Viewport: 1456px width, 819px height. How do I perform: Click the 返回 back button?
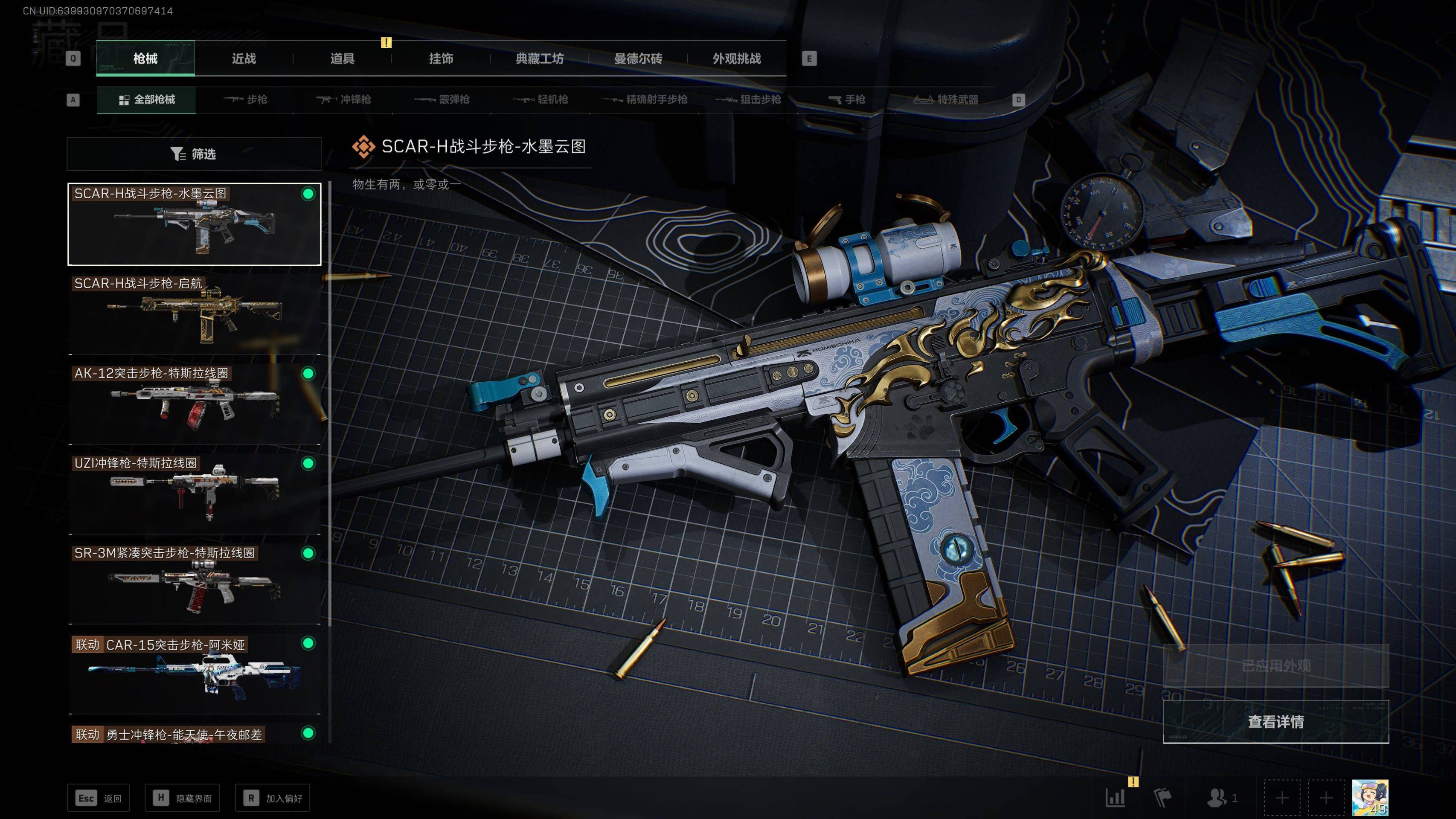pyautogui.click(x=99, y=798)
